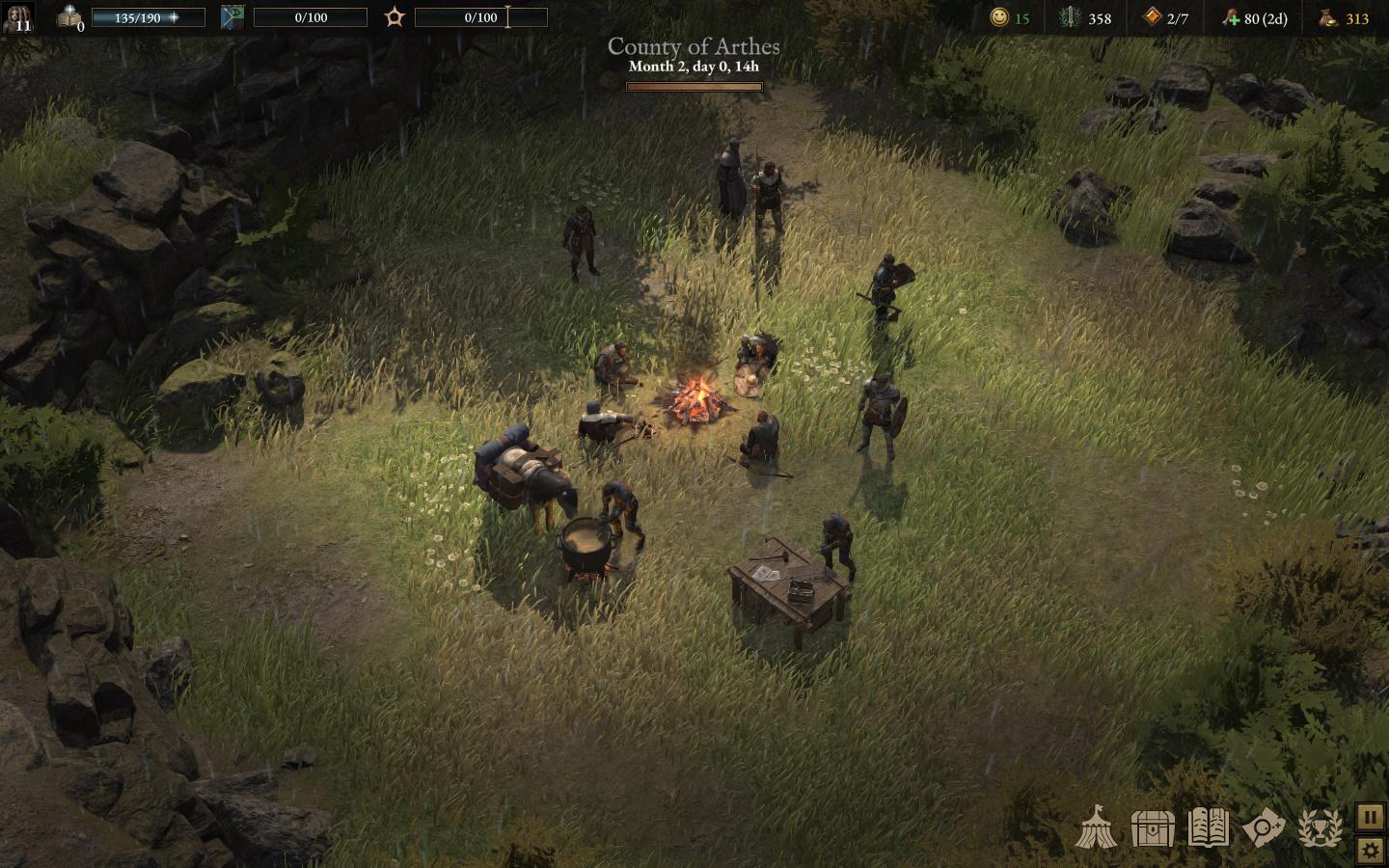Open the map with magnifying glass icon
1389x868 pixels.
1264,827
